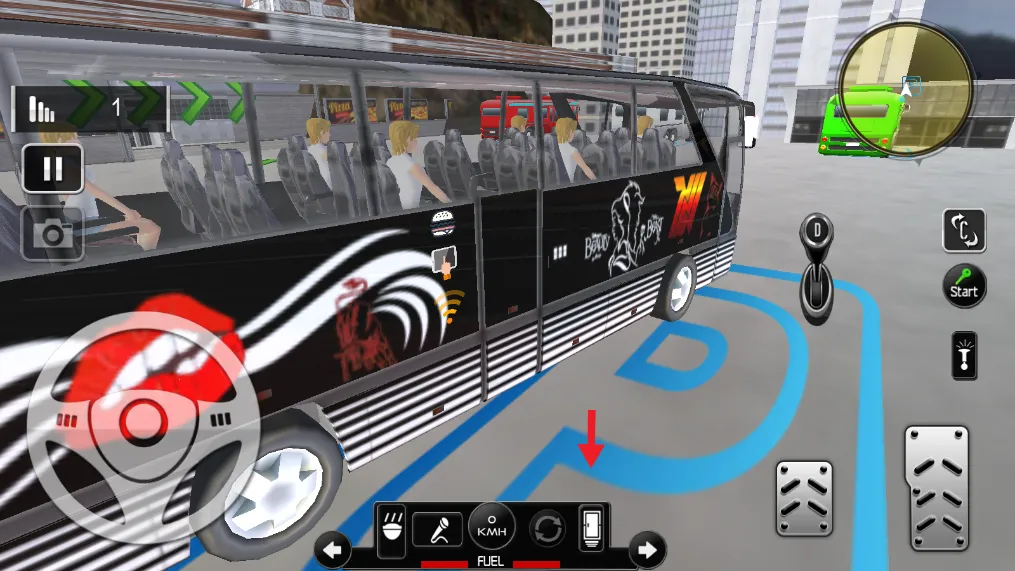Tap the accelerator gas pedal
This screenshot has height=571, width=1015.
[x=936, y=485]
